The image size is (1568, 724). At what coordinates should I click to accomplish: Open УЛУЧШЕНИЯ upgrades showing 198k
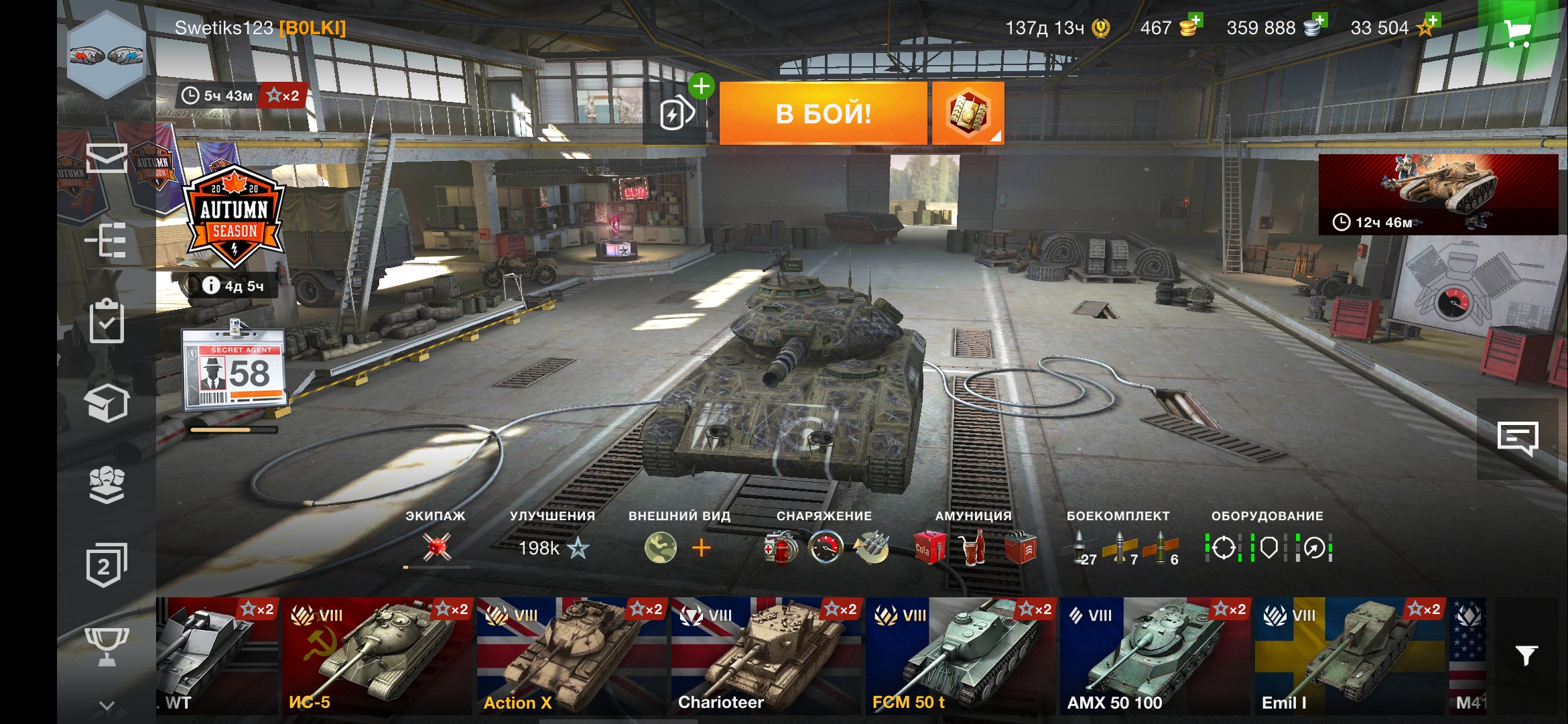click(553, 548)
